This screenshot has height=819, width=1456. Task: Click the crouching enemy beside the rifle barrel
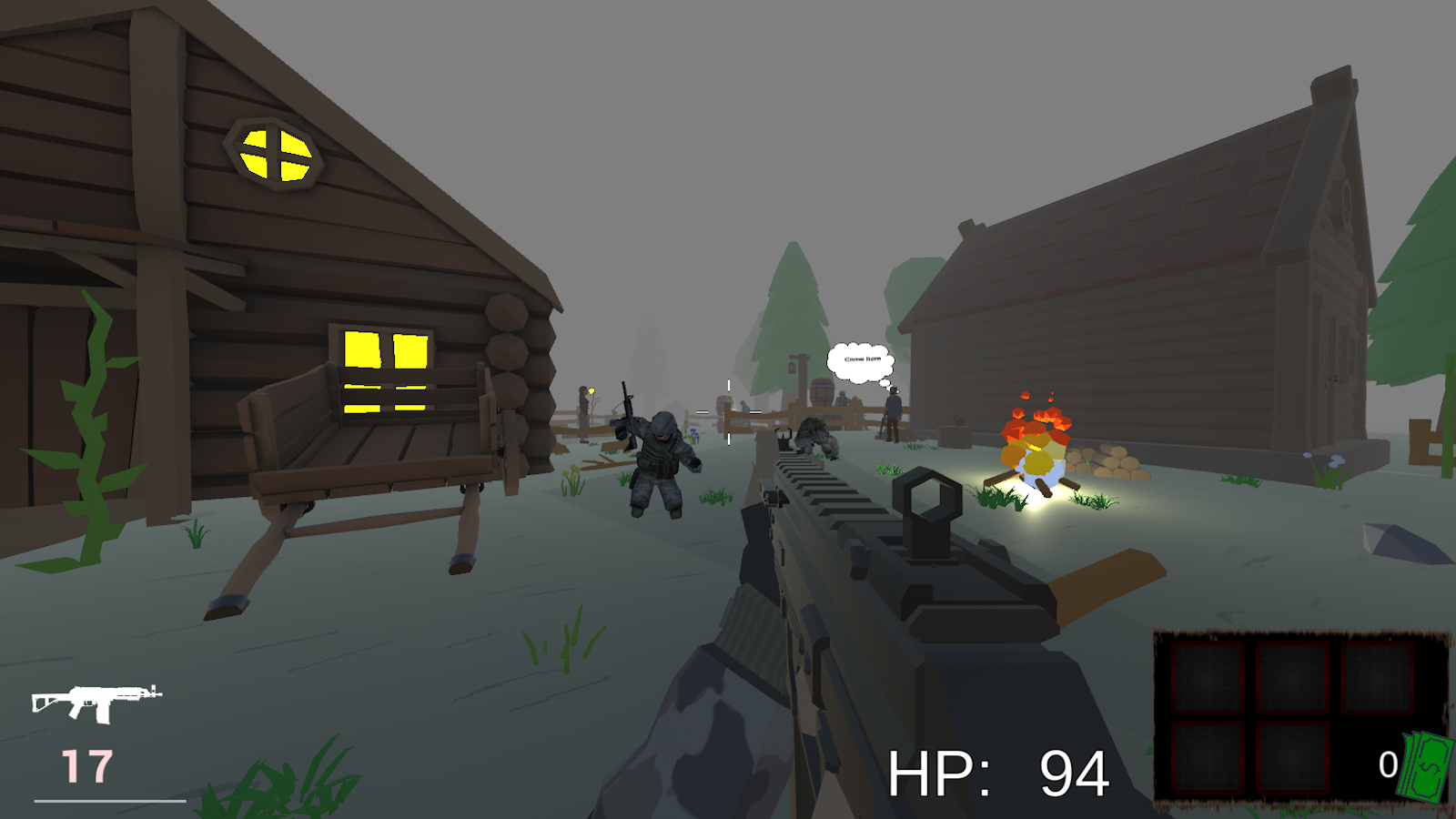click(814, 437)
